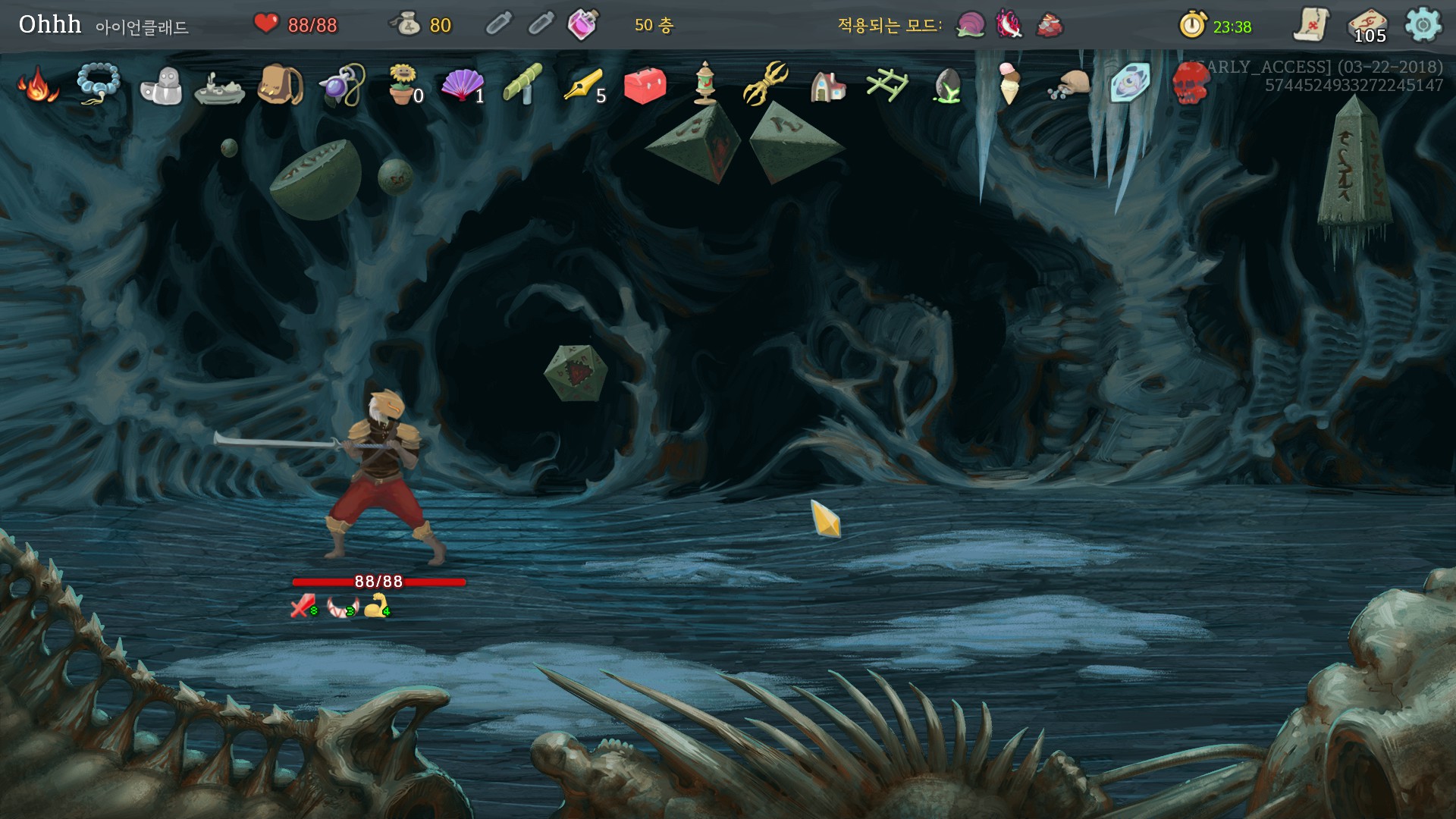Viewport: 1456px width, 819px height.
Task: Check the purple snail mod icon
Action: [970, 25]
